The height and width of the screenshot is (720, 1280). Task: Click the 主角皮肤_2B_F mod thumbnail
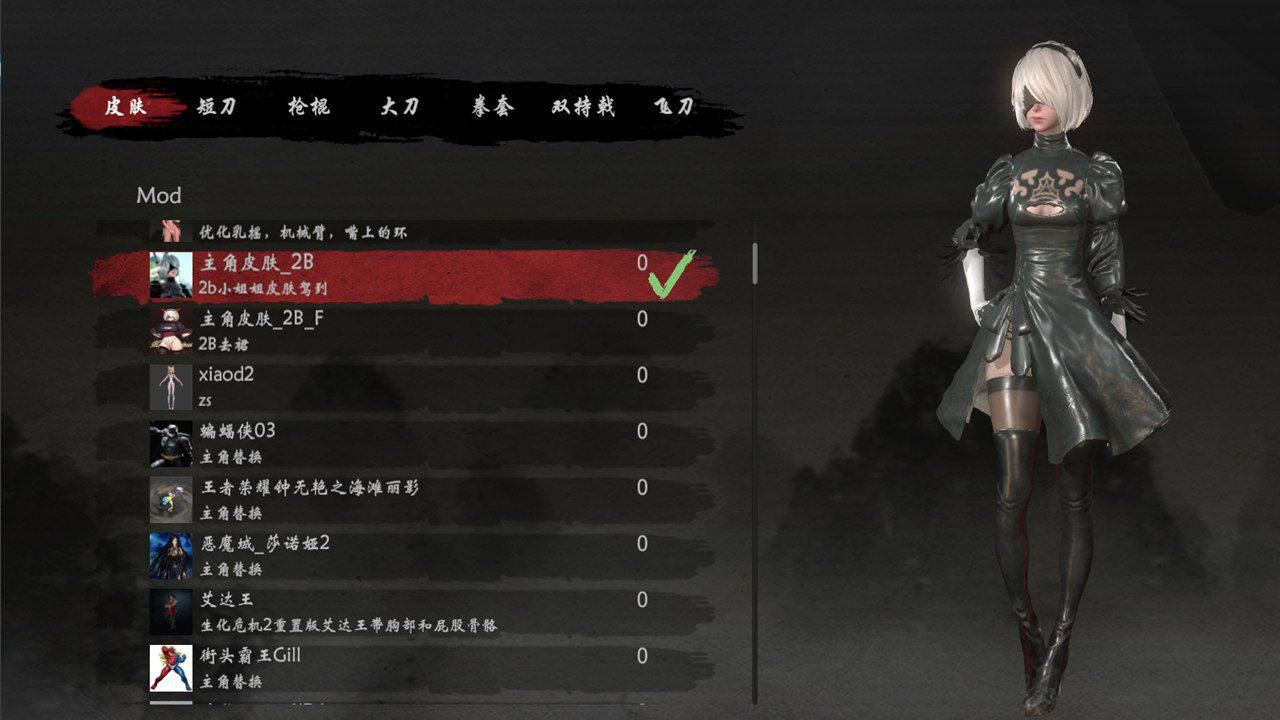coord(170,332)
